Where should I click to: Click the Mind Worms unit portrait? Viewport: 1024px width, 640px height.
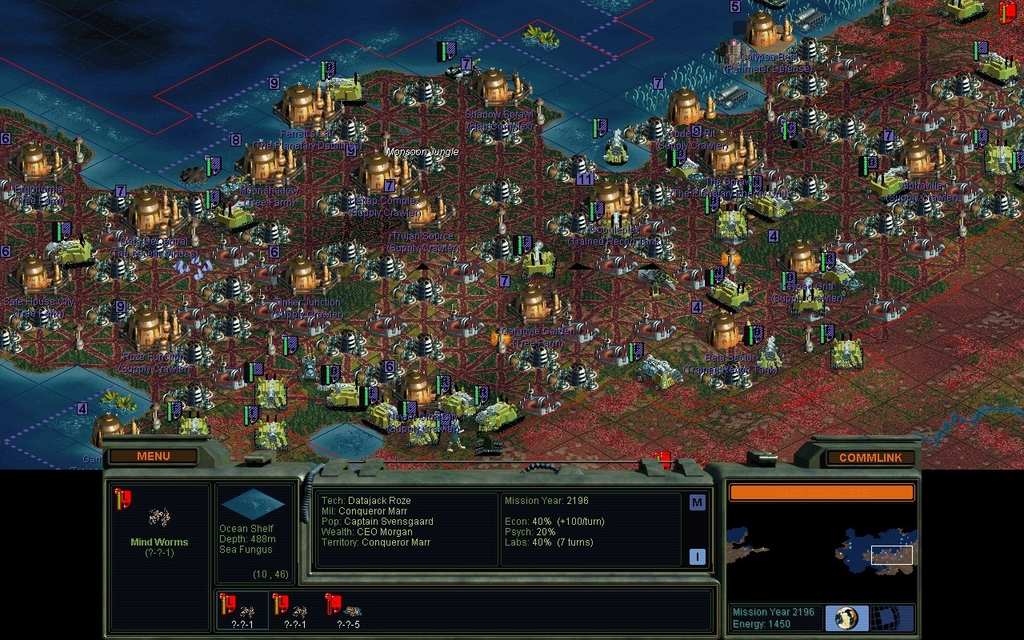(x=159, y=517)
